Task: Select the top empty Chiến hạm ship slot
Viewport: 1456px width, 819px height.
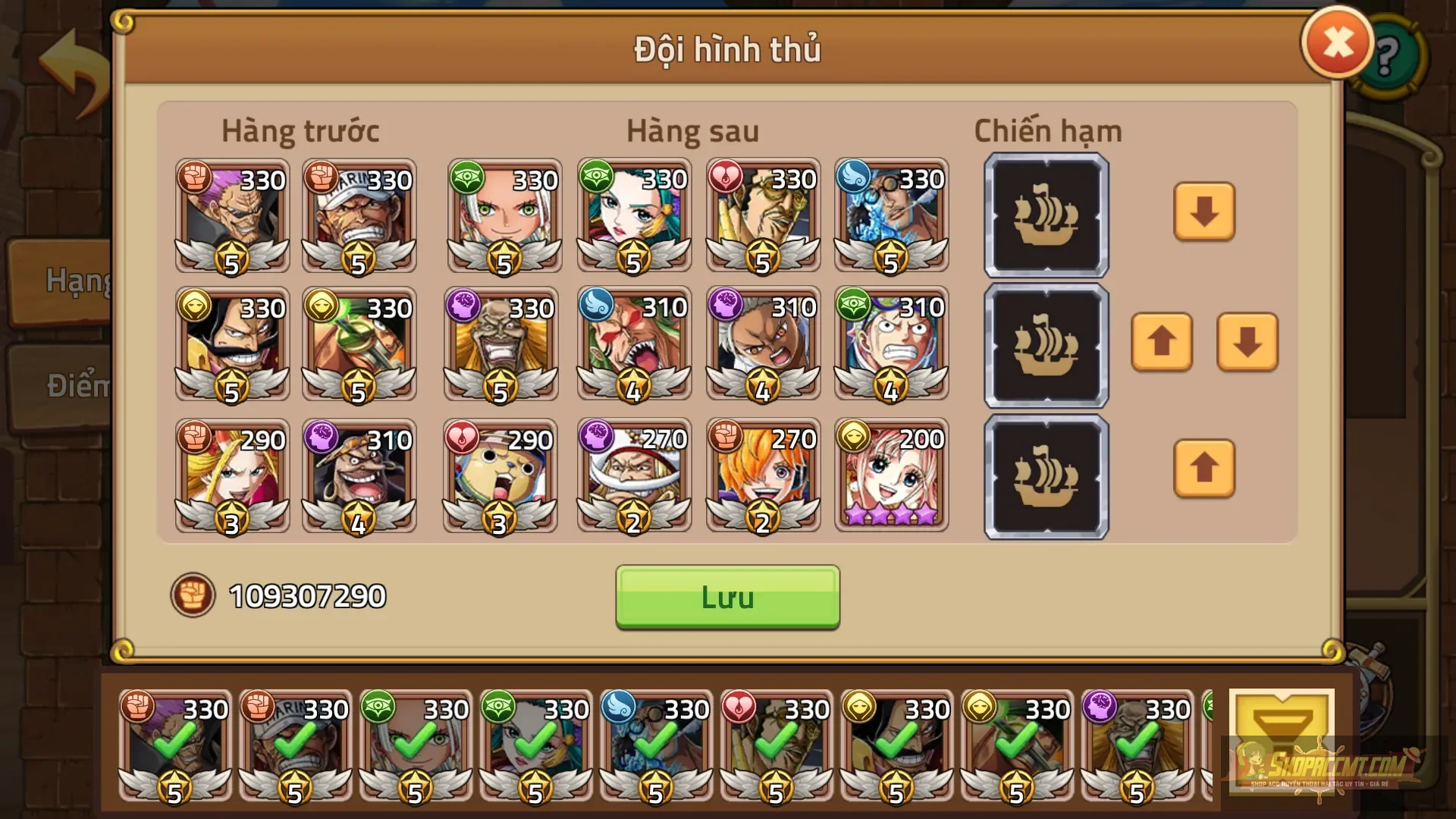Action: click(x=1045, y=215)
